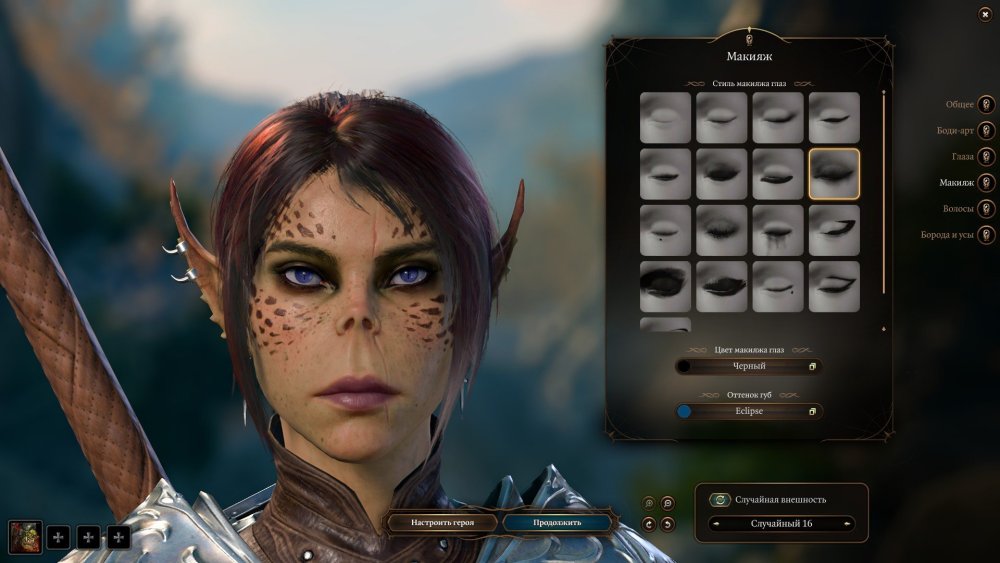Close the character creation screen
1000x563 pixels.
coord(985,15)
